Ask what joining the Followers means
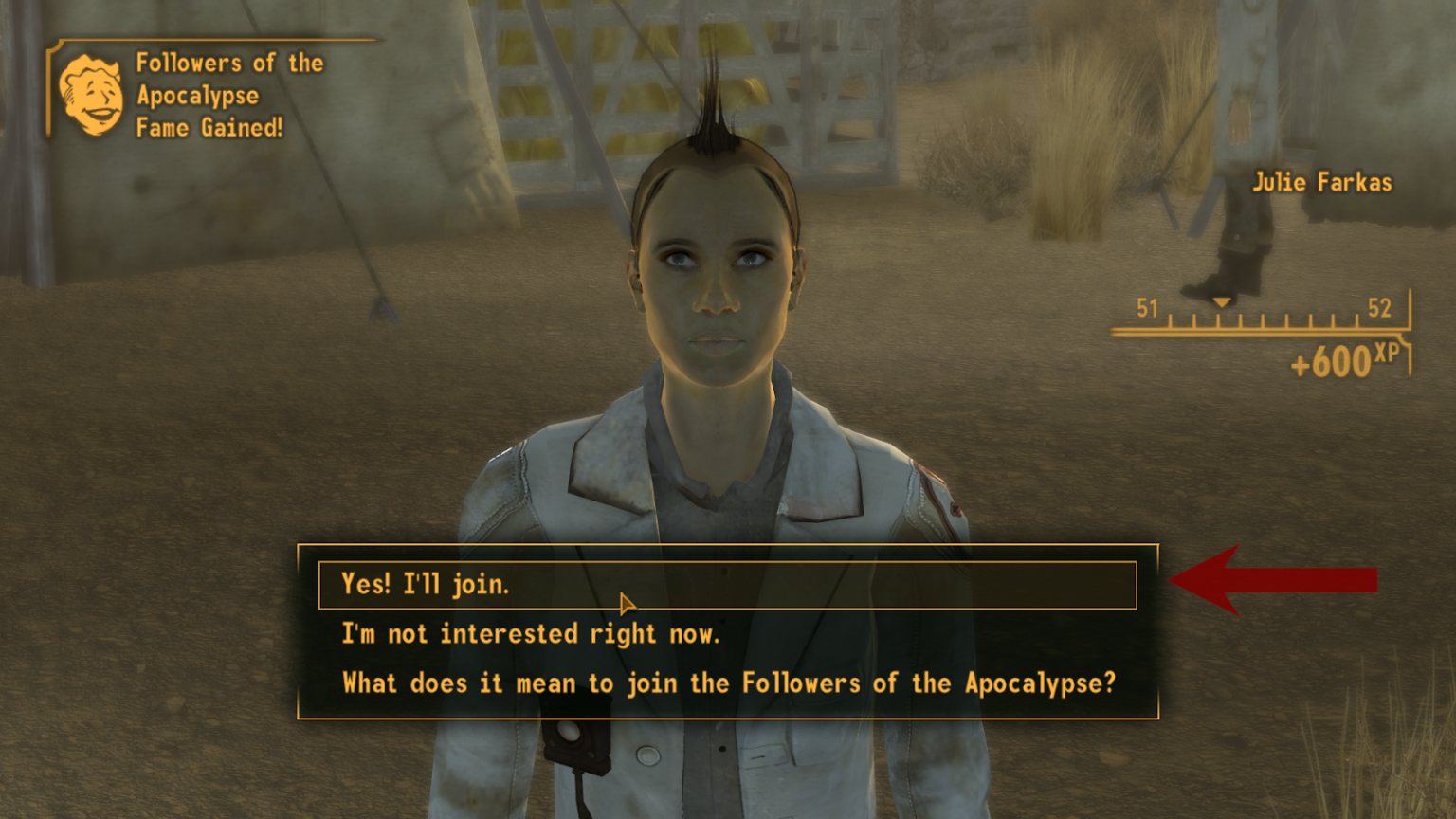The width and height of the screenshot is (1456, 819). pyautogui.click(x=728, y=683)
